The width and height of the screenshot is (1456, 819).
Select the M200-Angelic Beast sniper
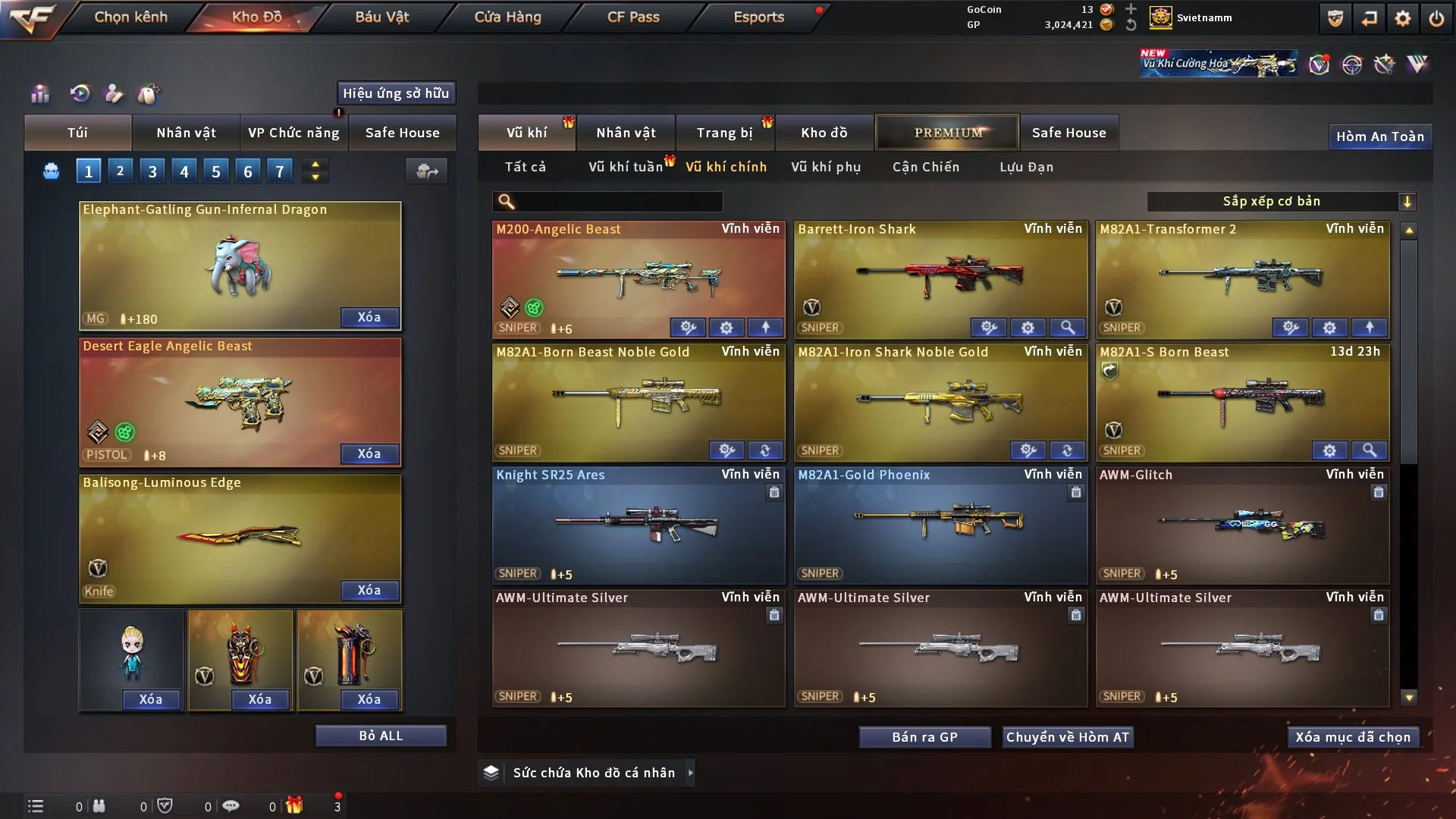[639, 277]
